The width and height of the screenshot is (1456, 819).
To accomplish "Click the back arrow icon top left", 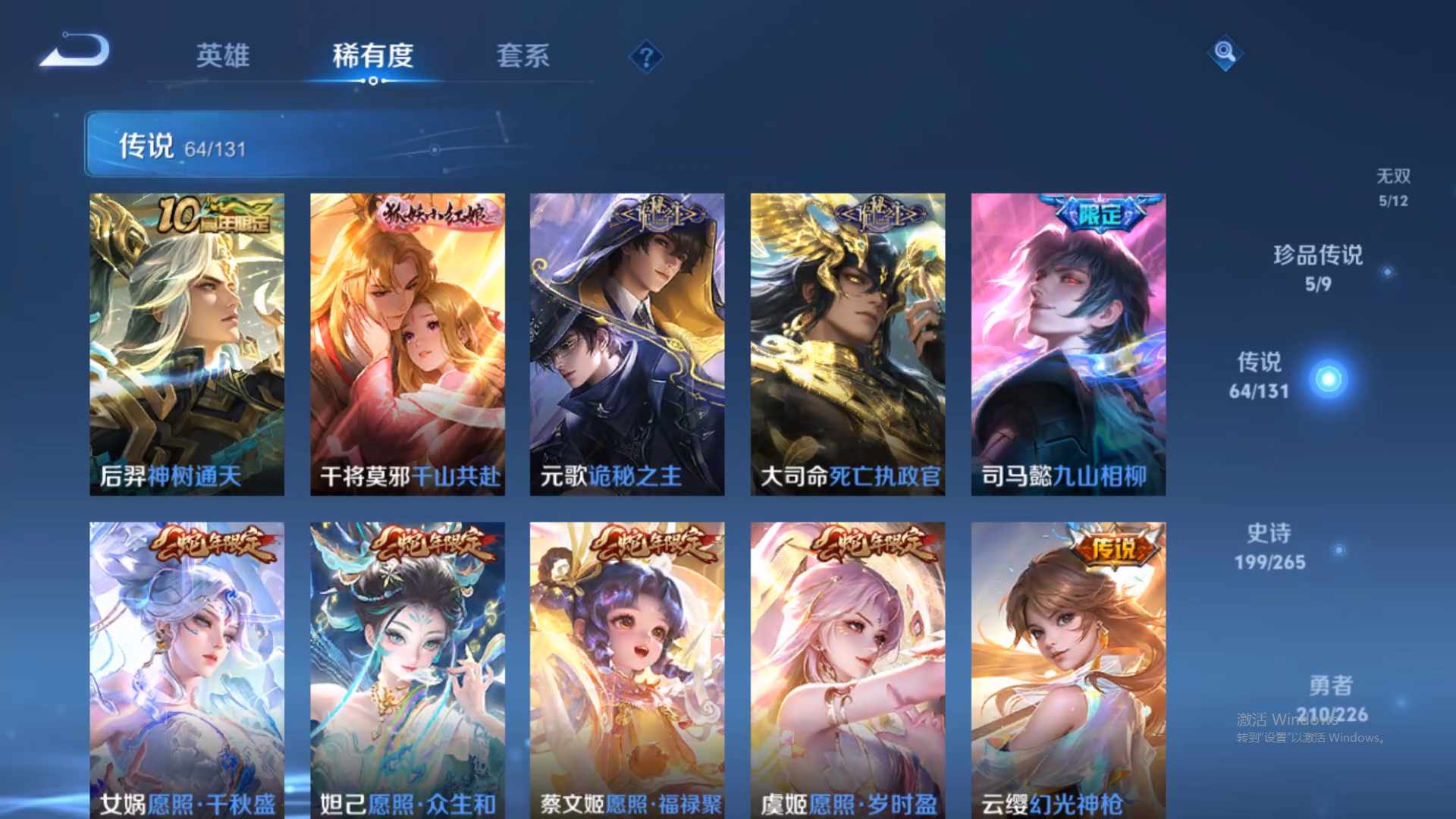I will (x=76, y=49).
